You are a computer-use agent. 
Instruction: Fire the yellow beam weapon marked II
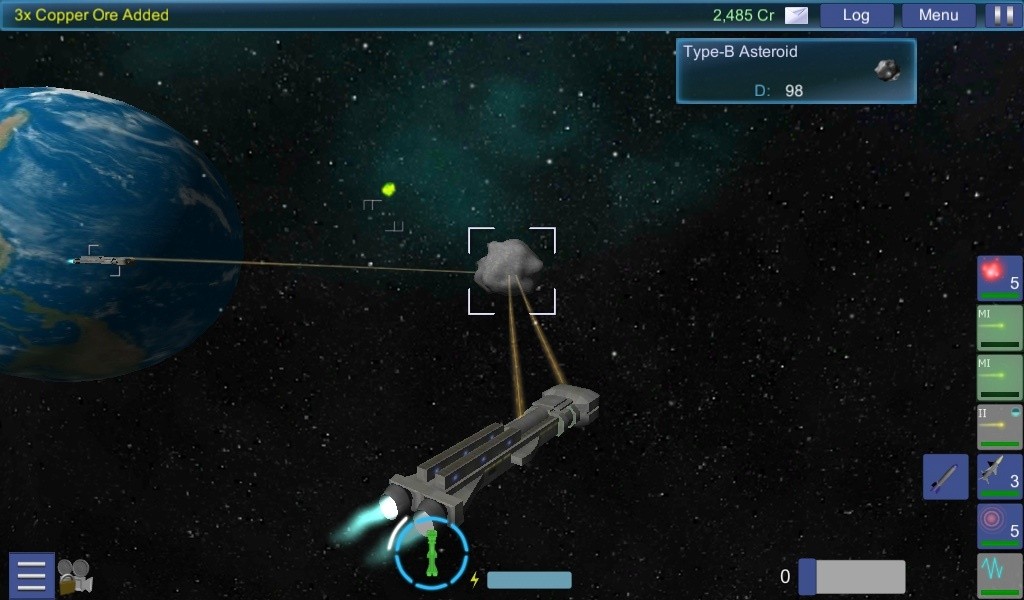click(x=999, y=427)
